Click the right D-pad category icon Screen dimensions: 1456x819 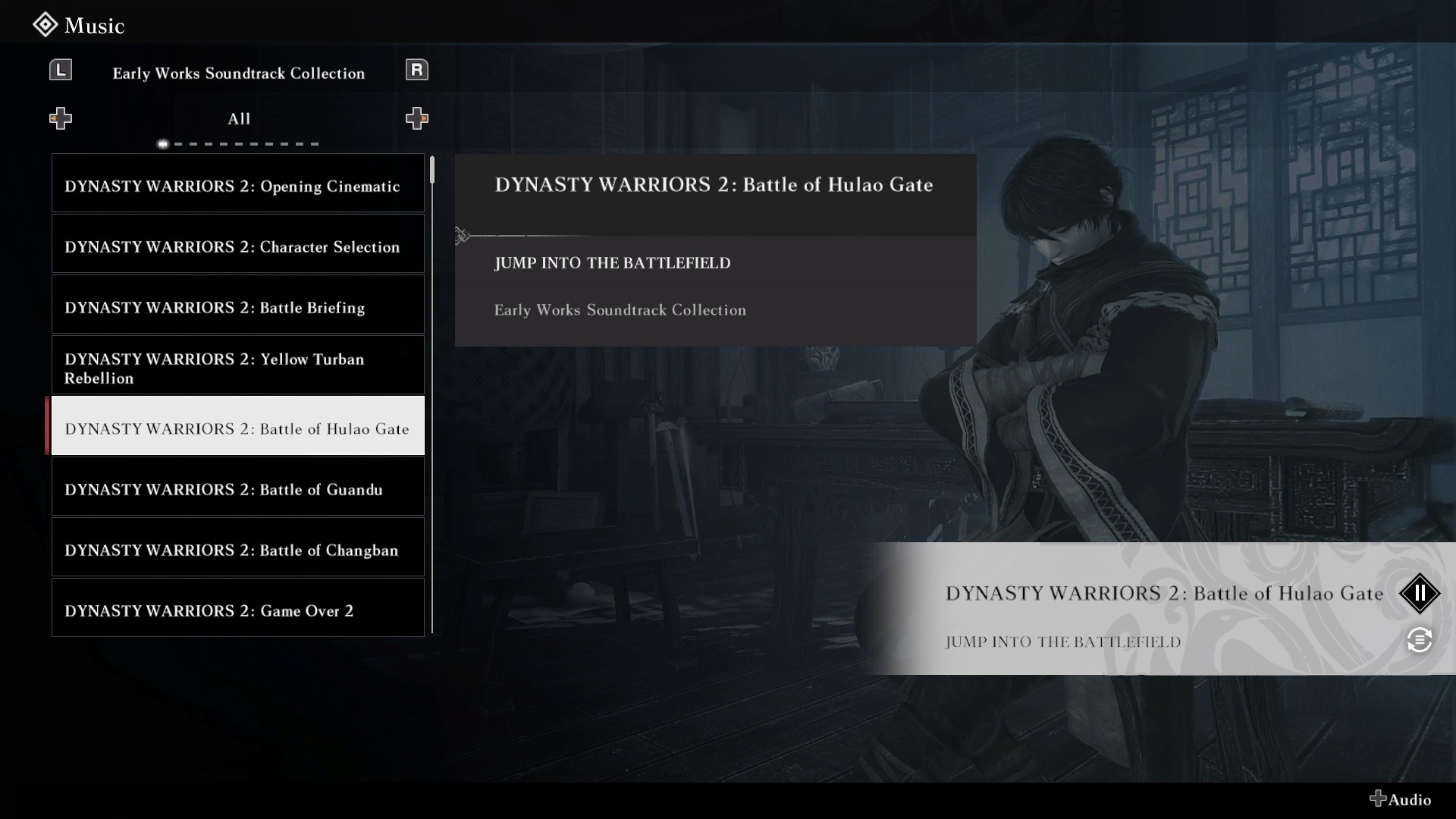tap(416, 118)
